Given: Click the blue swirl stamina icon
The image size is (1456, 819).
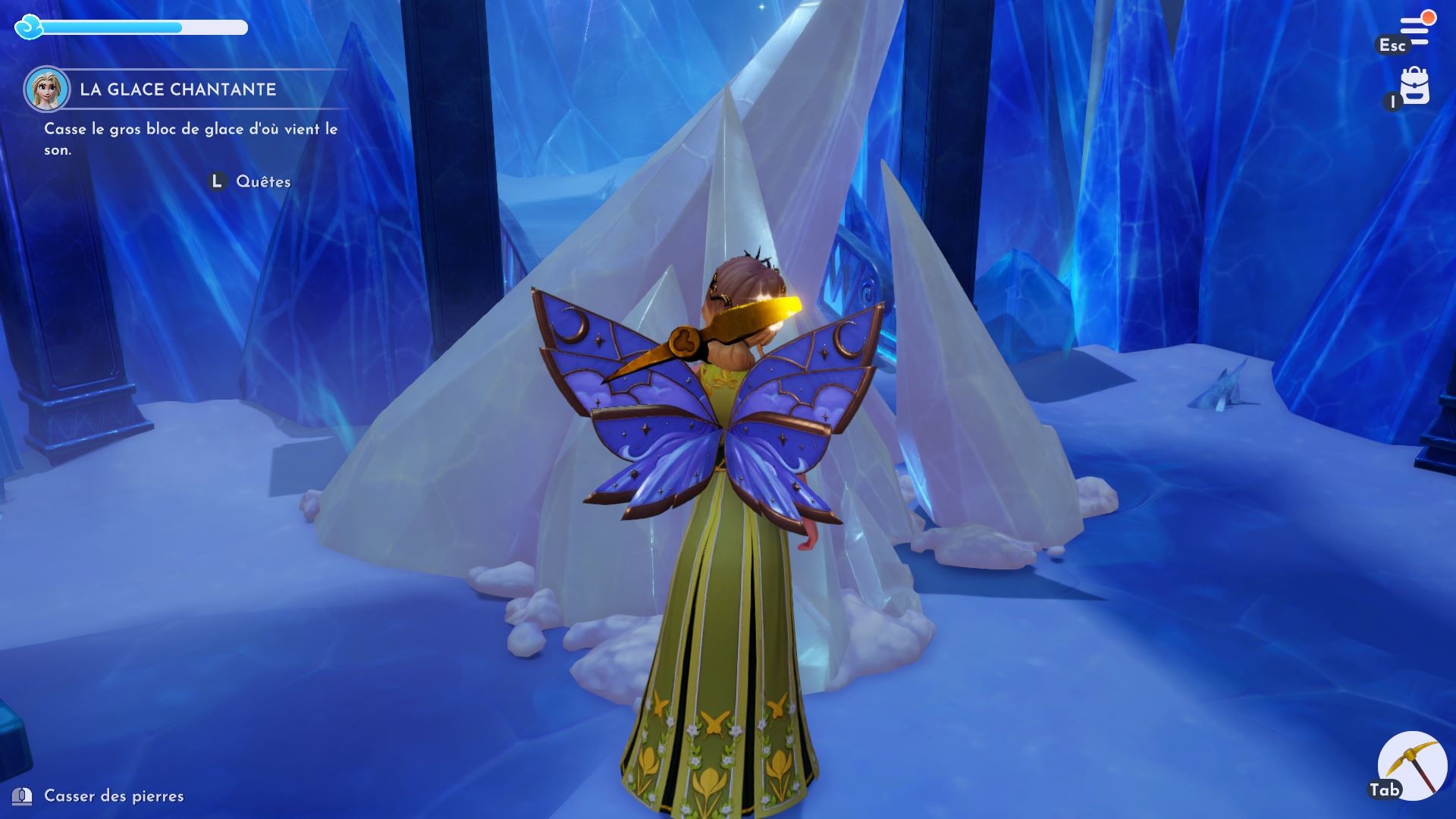Looking at the screenshot, I should coord(28,28).
